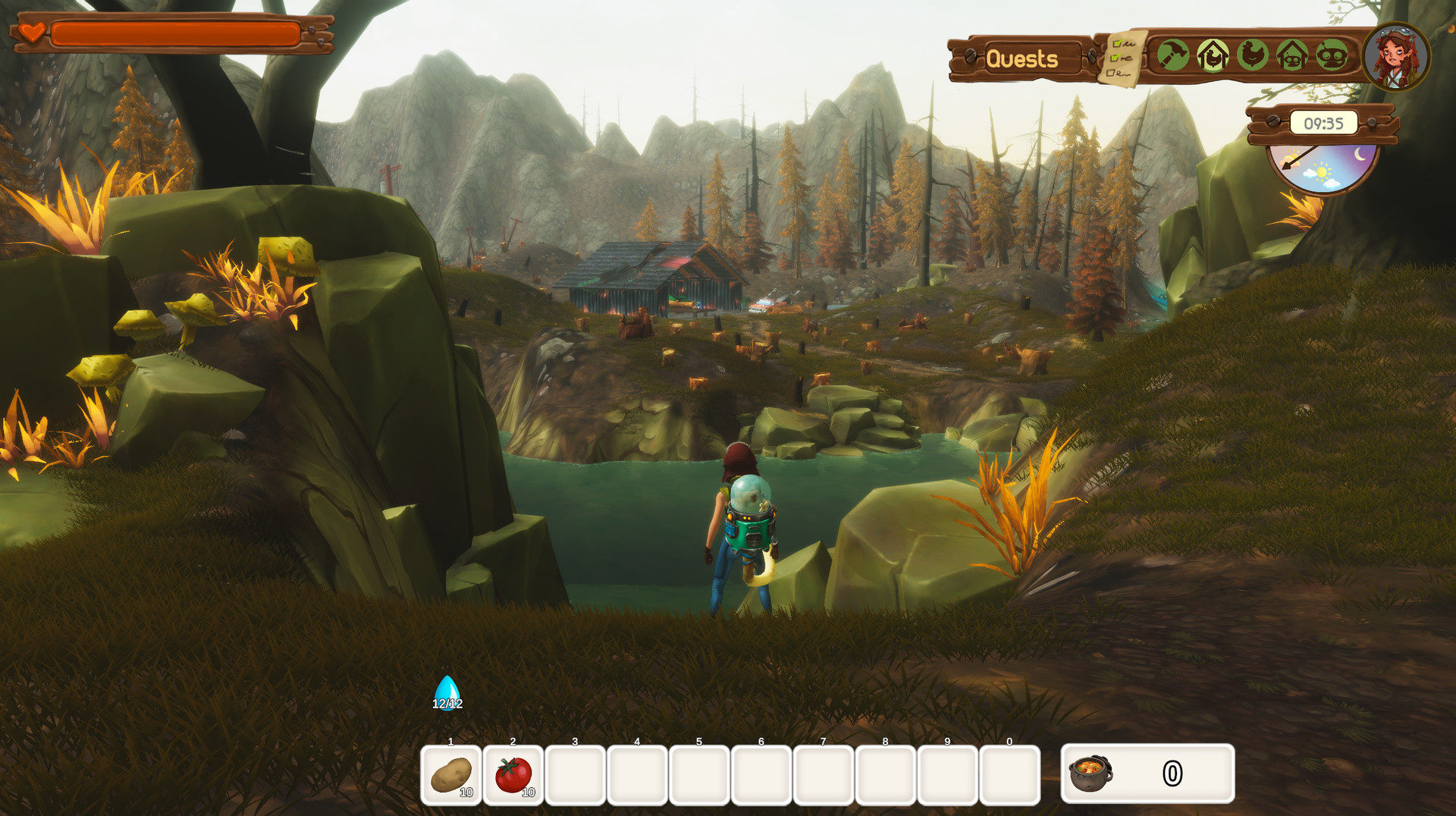Screen dimensions: 1456x816
Task: Open the robot head icon menu
Action: pyautogui.click(x=1332, y=55)
